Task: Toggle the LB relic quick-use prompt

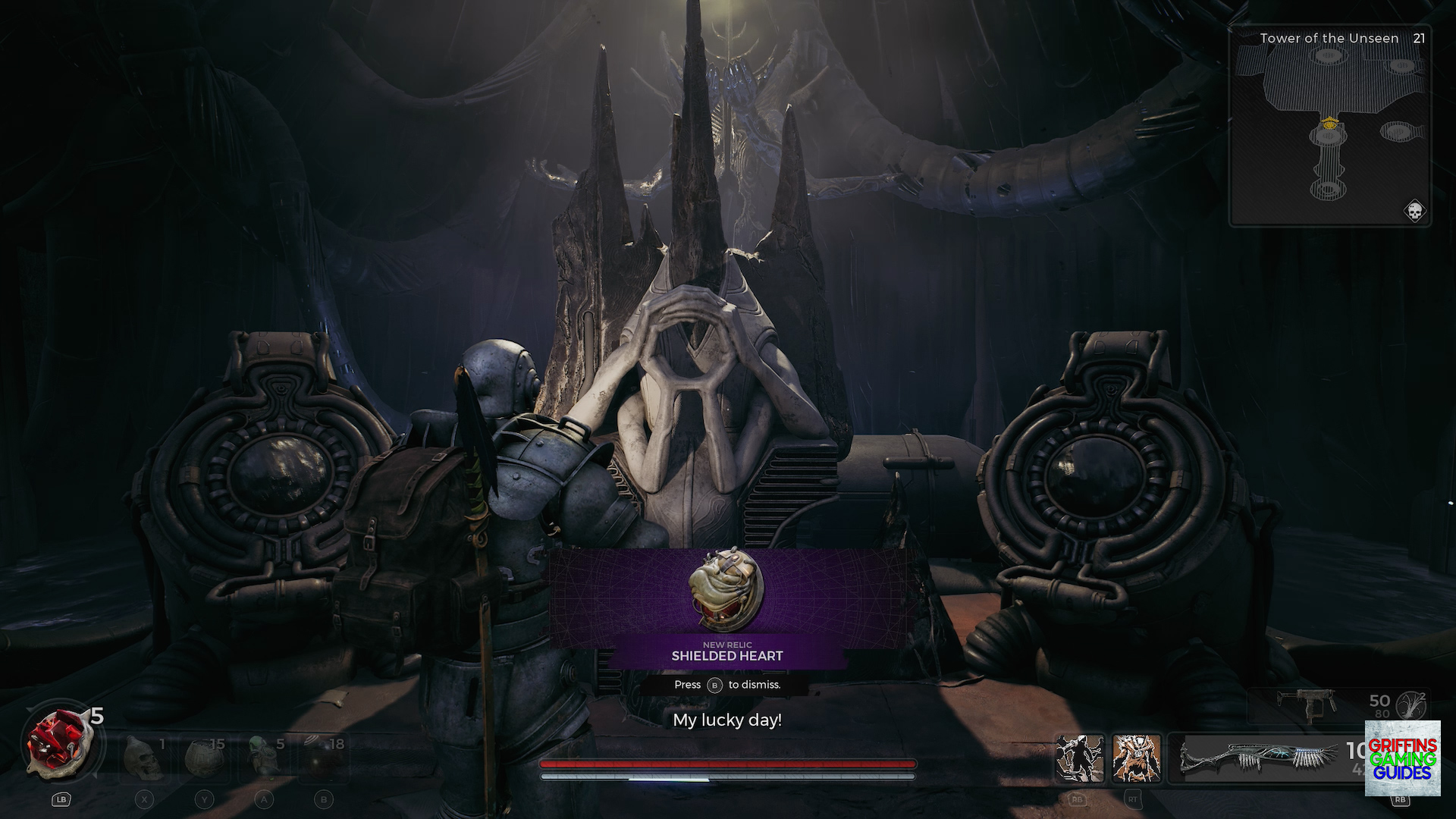Action: tap(61, 799)
